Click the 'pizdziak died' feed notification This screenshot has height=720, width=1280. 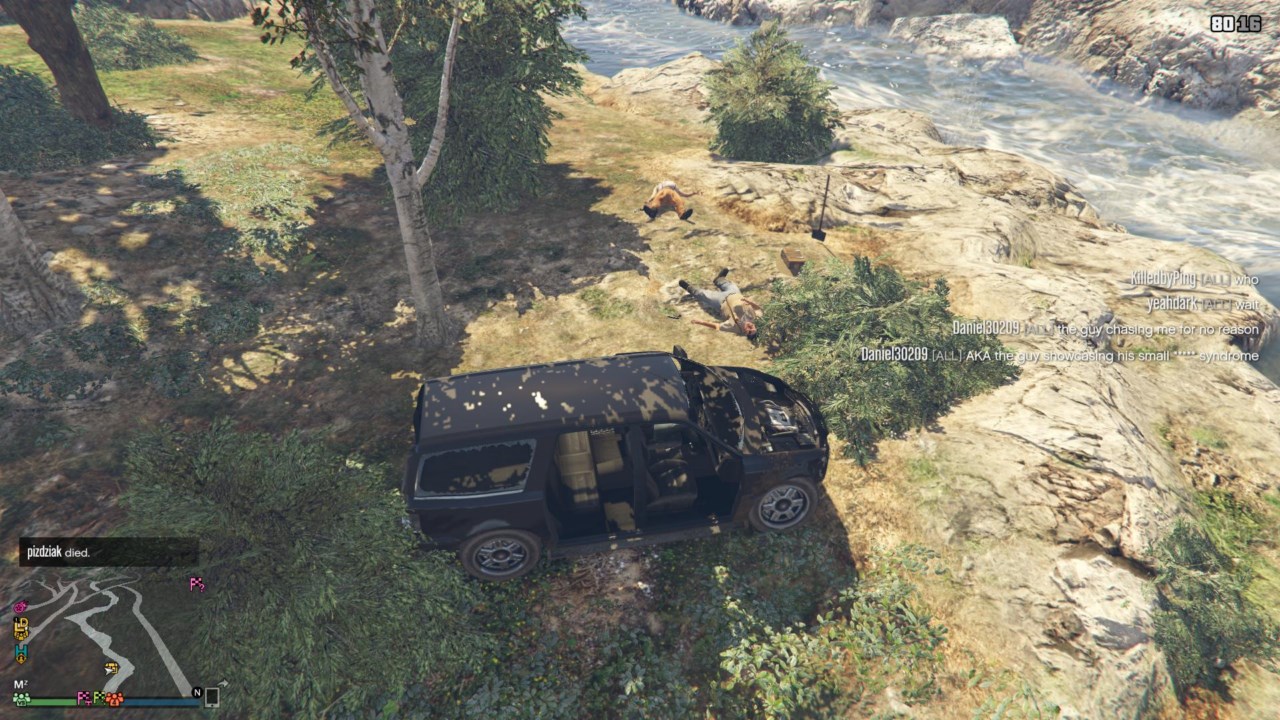pyautogui.click(x=108, y=552)
